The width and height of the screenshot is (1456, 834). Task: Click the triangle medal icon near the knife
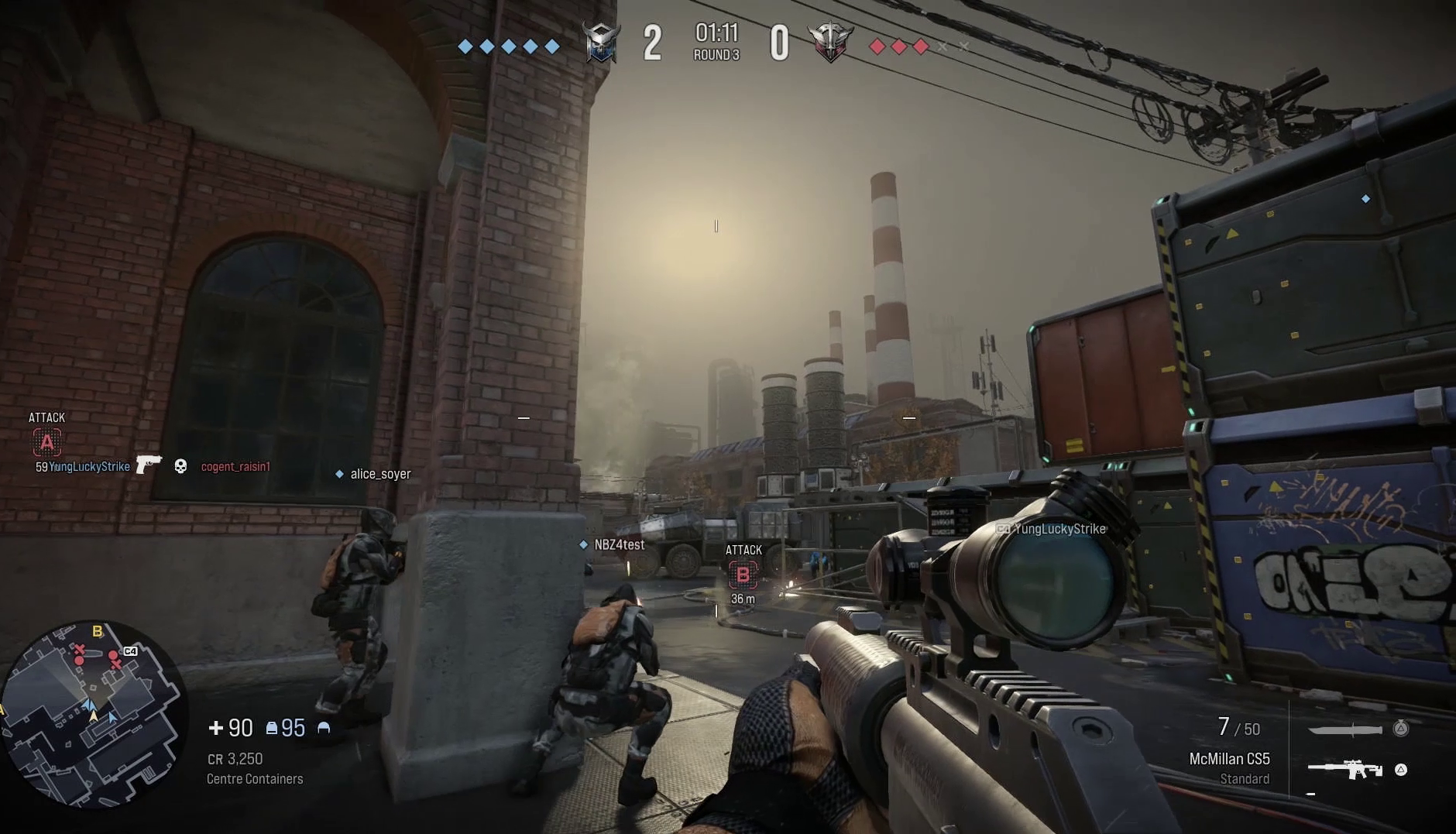pos(1400,728)
